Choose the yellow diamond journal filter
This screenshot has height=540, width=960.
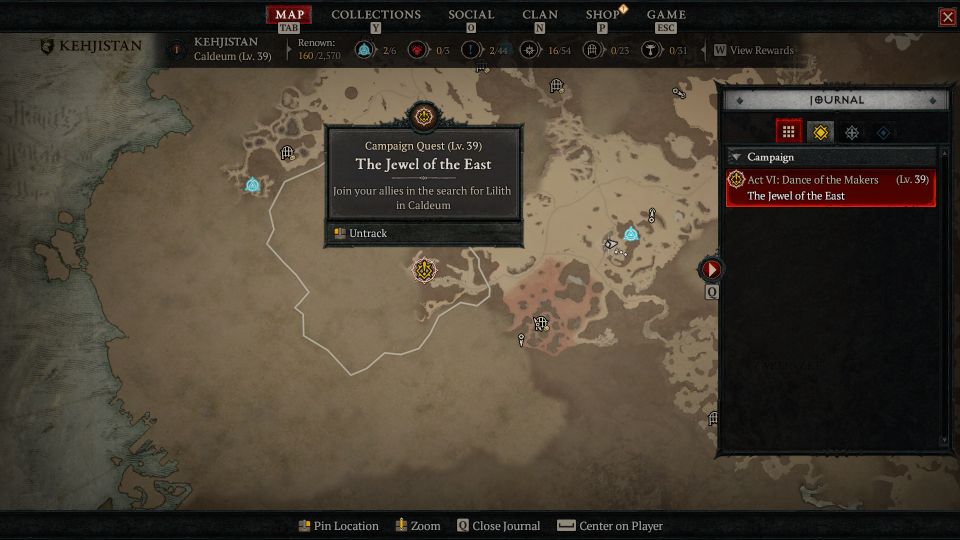click(820, 131)
